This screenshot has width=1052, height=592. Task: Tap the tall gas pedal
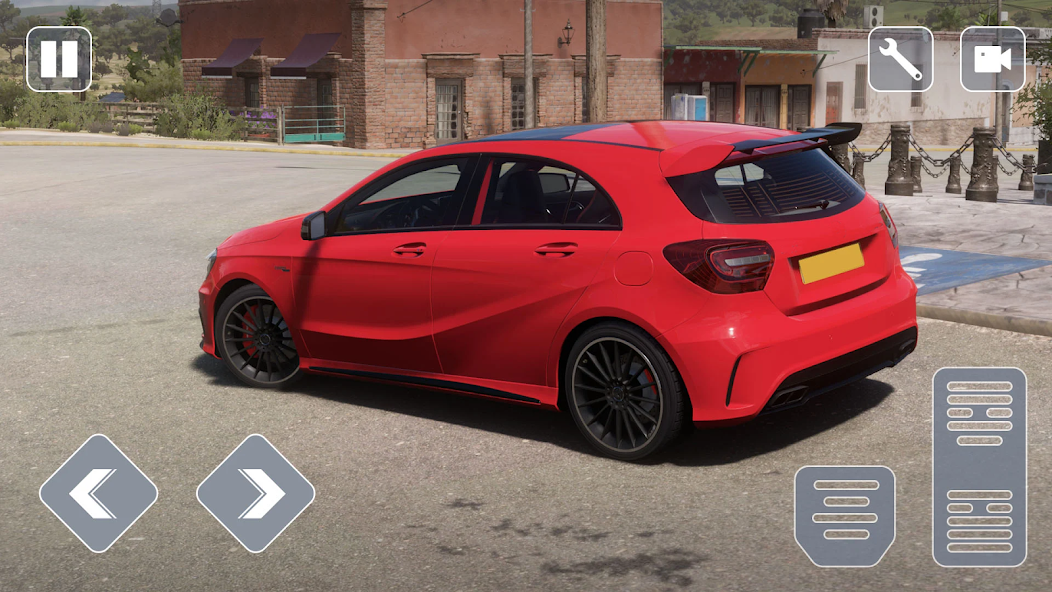point(979,467)
